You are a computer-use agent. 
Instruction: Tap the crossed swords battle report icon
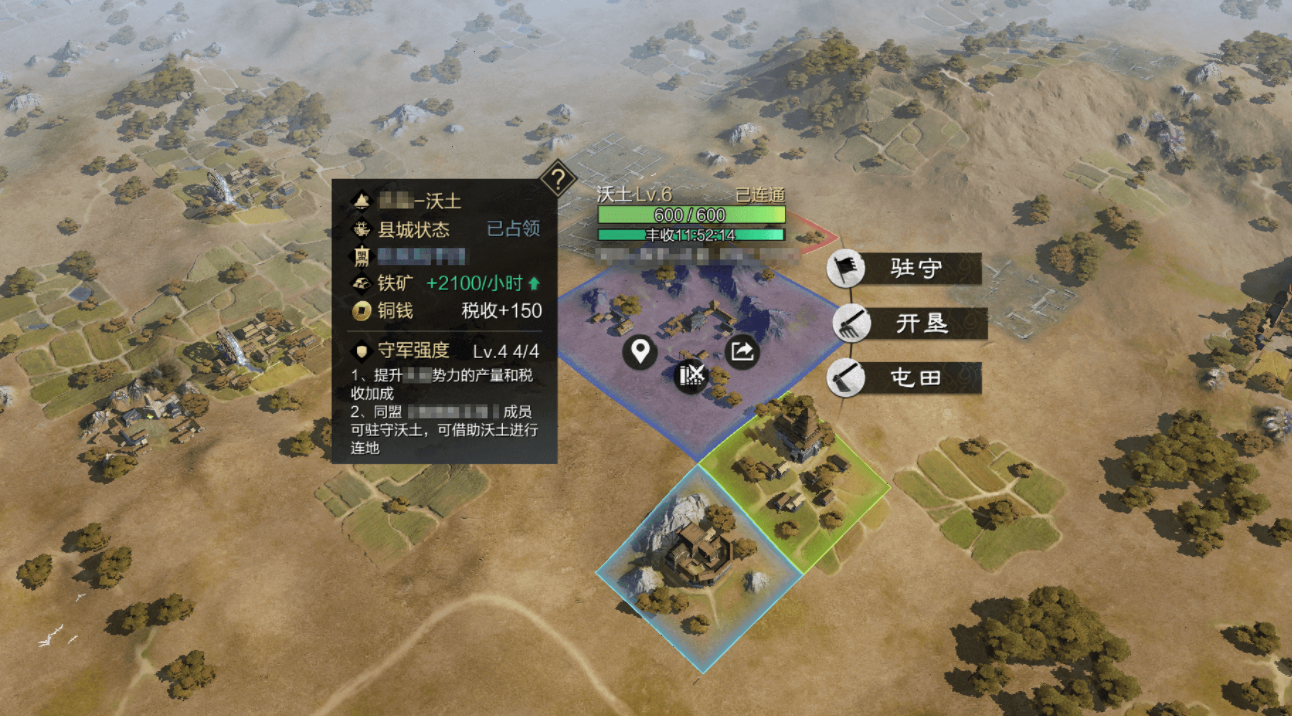[691, 376]
